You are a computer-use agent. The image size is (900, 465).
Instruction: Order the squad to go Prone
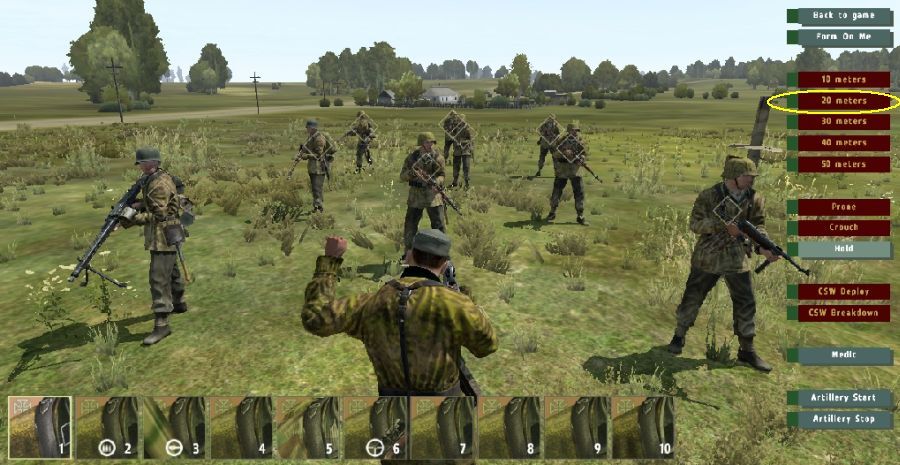[843, 207]
